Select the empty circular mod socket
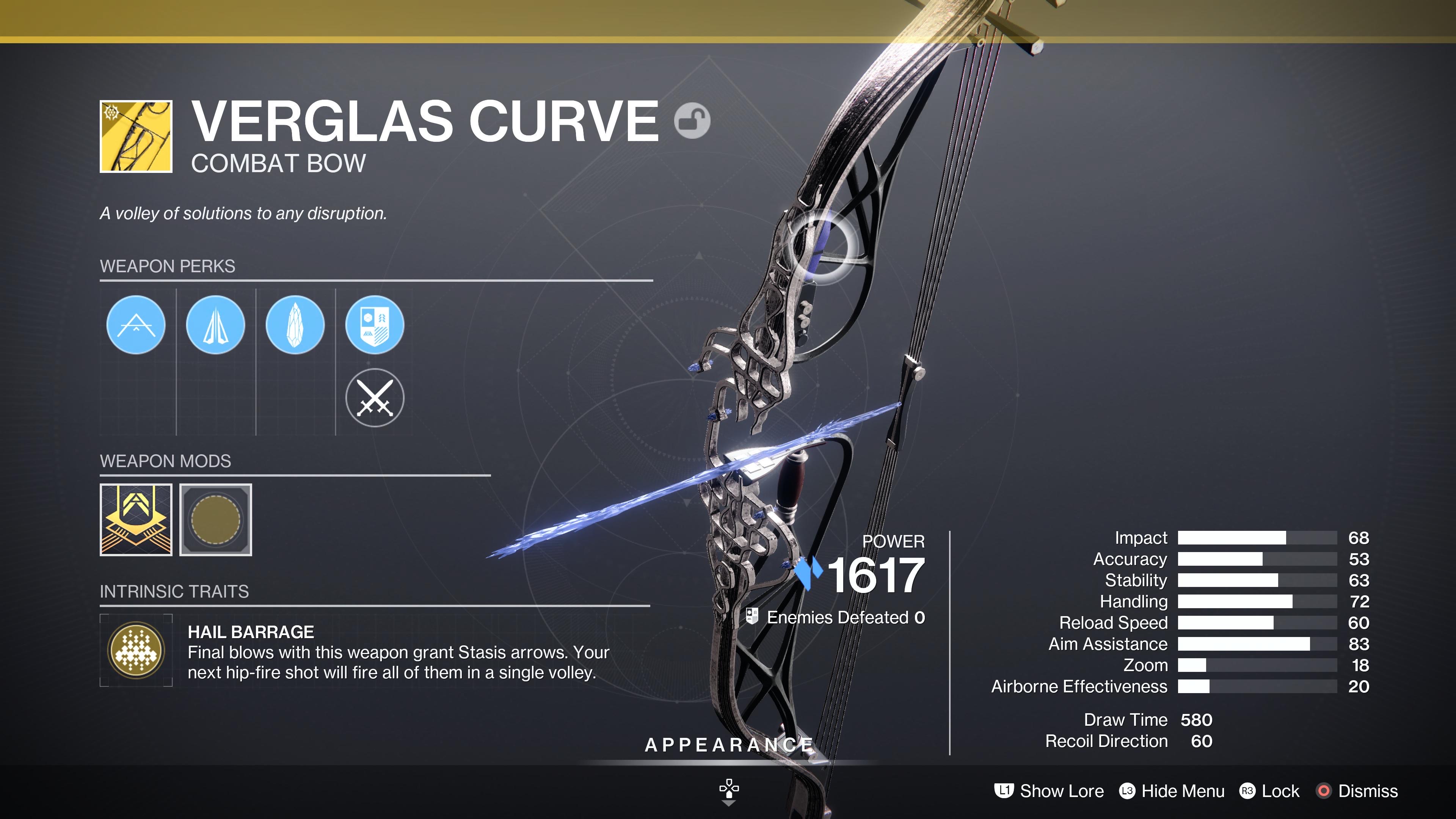The height and width of the screenshot is (819, 1456). 216,519
